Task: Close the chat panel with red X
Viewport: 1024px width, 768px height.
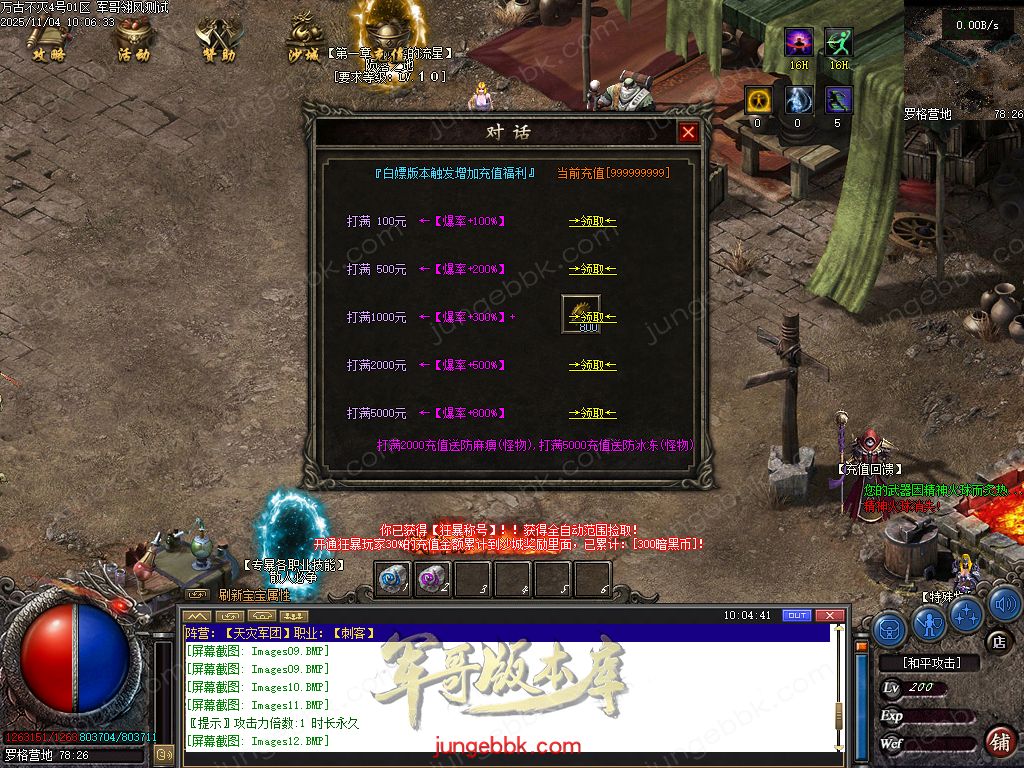Action: pos(827,615)
